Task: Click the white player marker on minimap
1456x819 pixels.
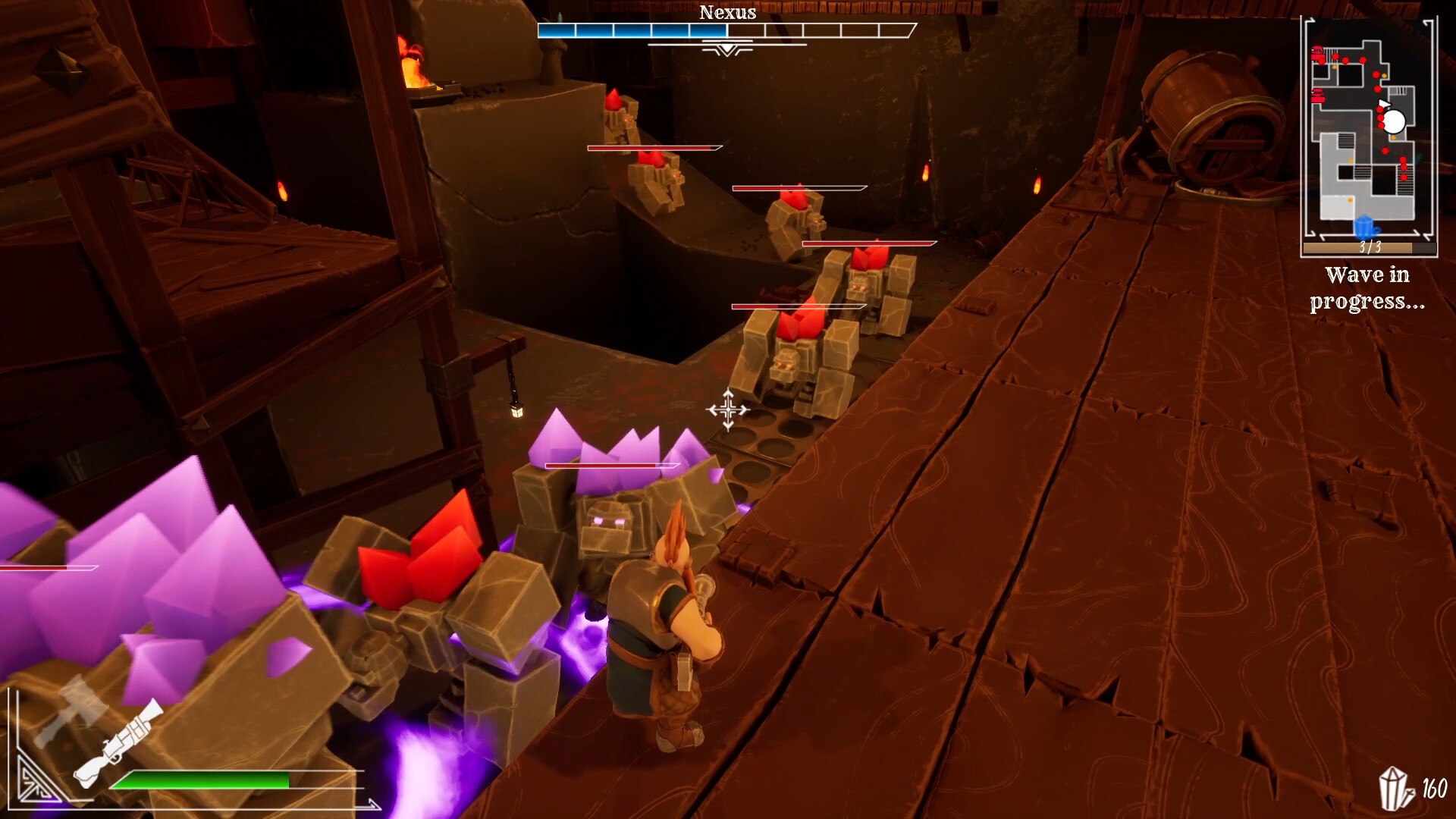Action: 1393,121
